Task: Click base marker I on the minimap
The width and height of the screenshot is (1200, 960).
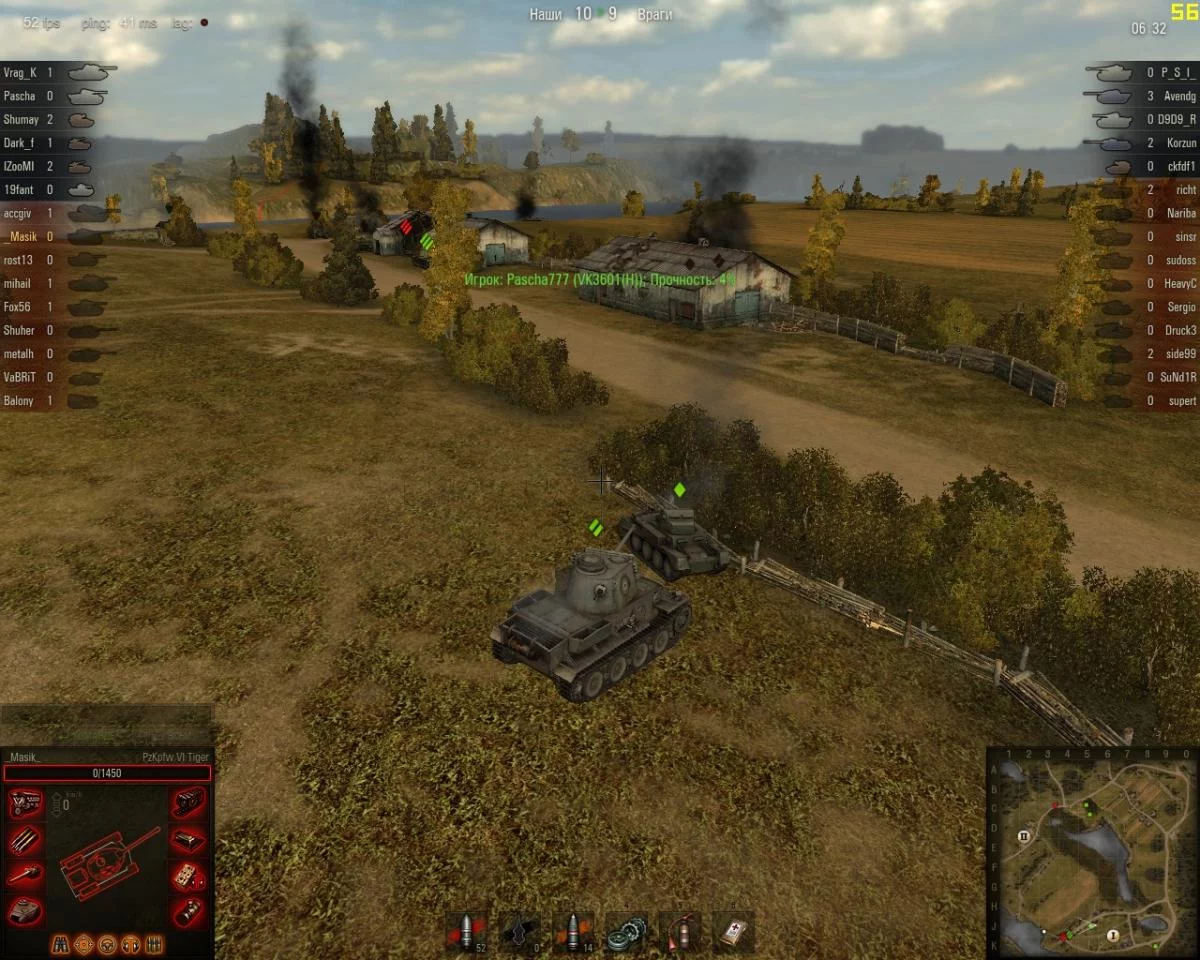Action: point(1113,934)
